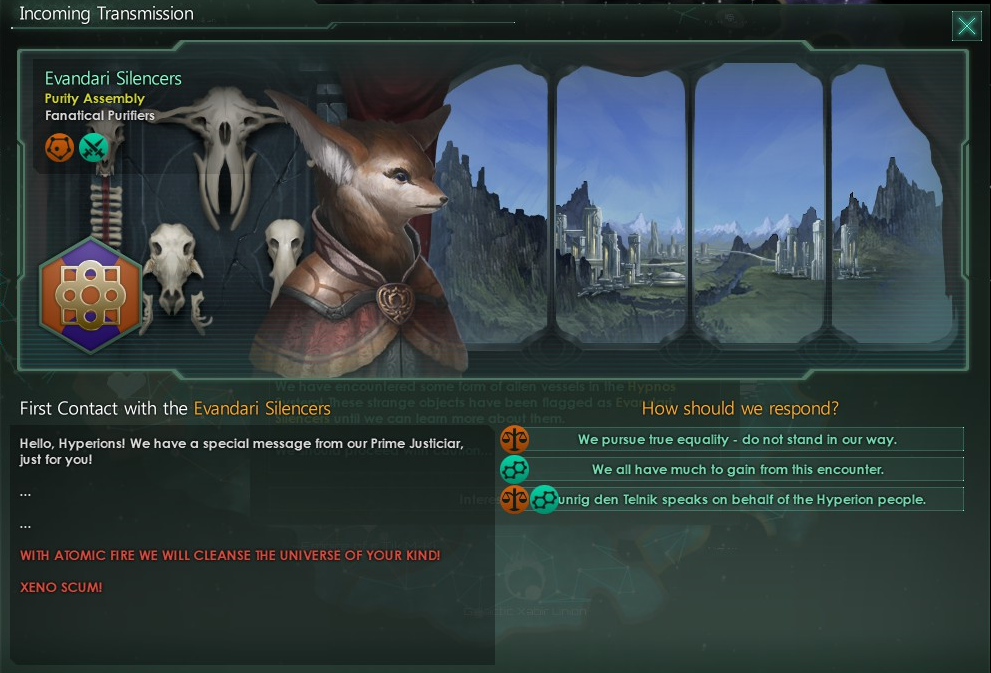
Task: Inspect the orange Fanatic Purifiers civic icon
Action: pos(60,147)
